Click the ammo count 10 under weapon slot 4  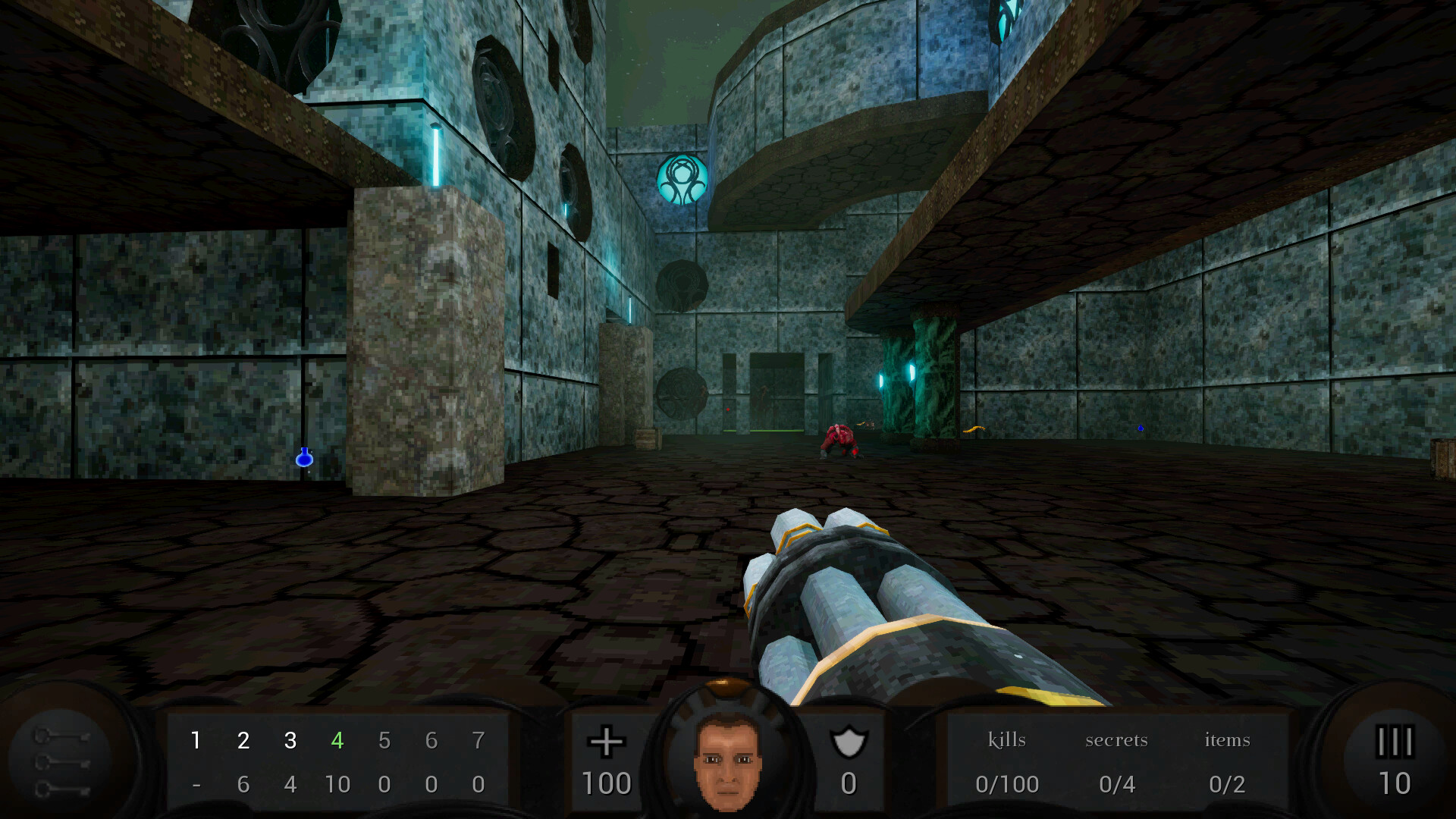[x=338, y=784]
